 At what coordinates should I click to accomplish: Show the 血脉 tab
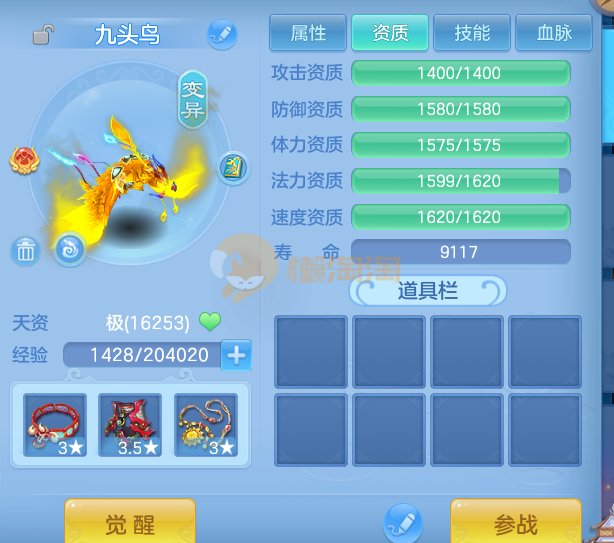553,34
